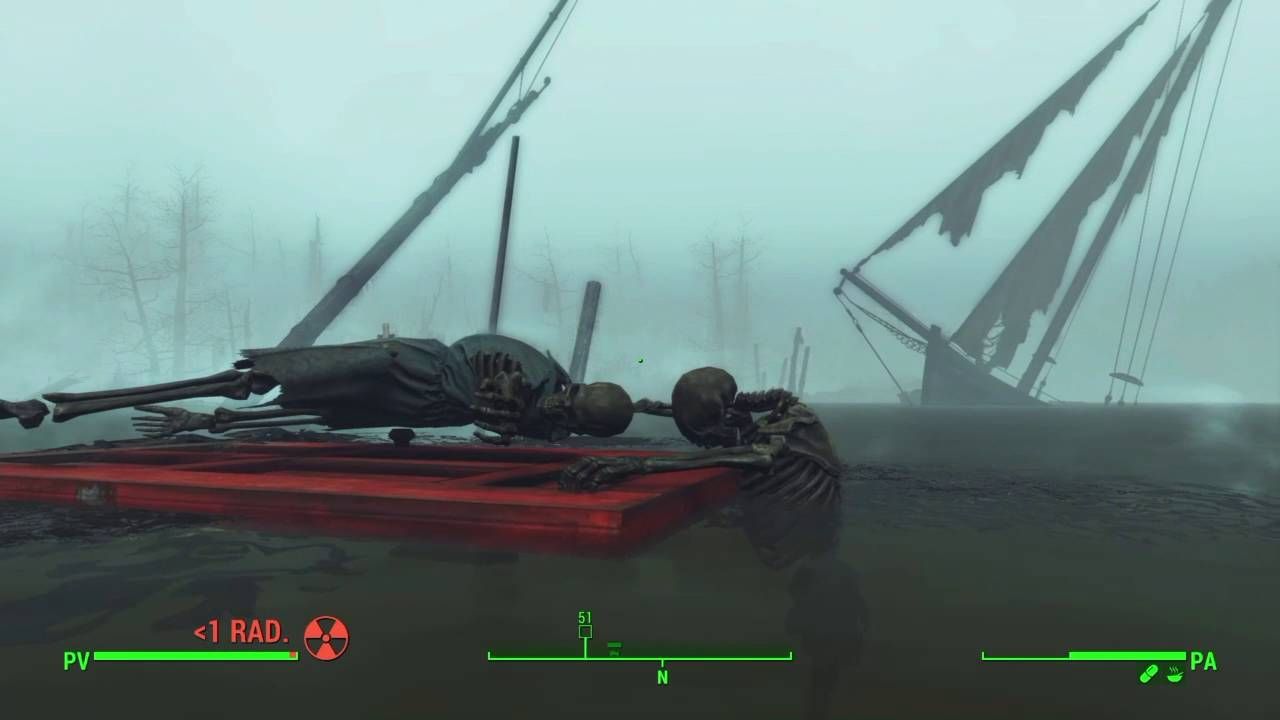Click the <1 RAD. counter text
Viewport: 1280px width, 720px height.
[x=240, y=631]
